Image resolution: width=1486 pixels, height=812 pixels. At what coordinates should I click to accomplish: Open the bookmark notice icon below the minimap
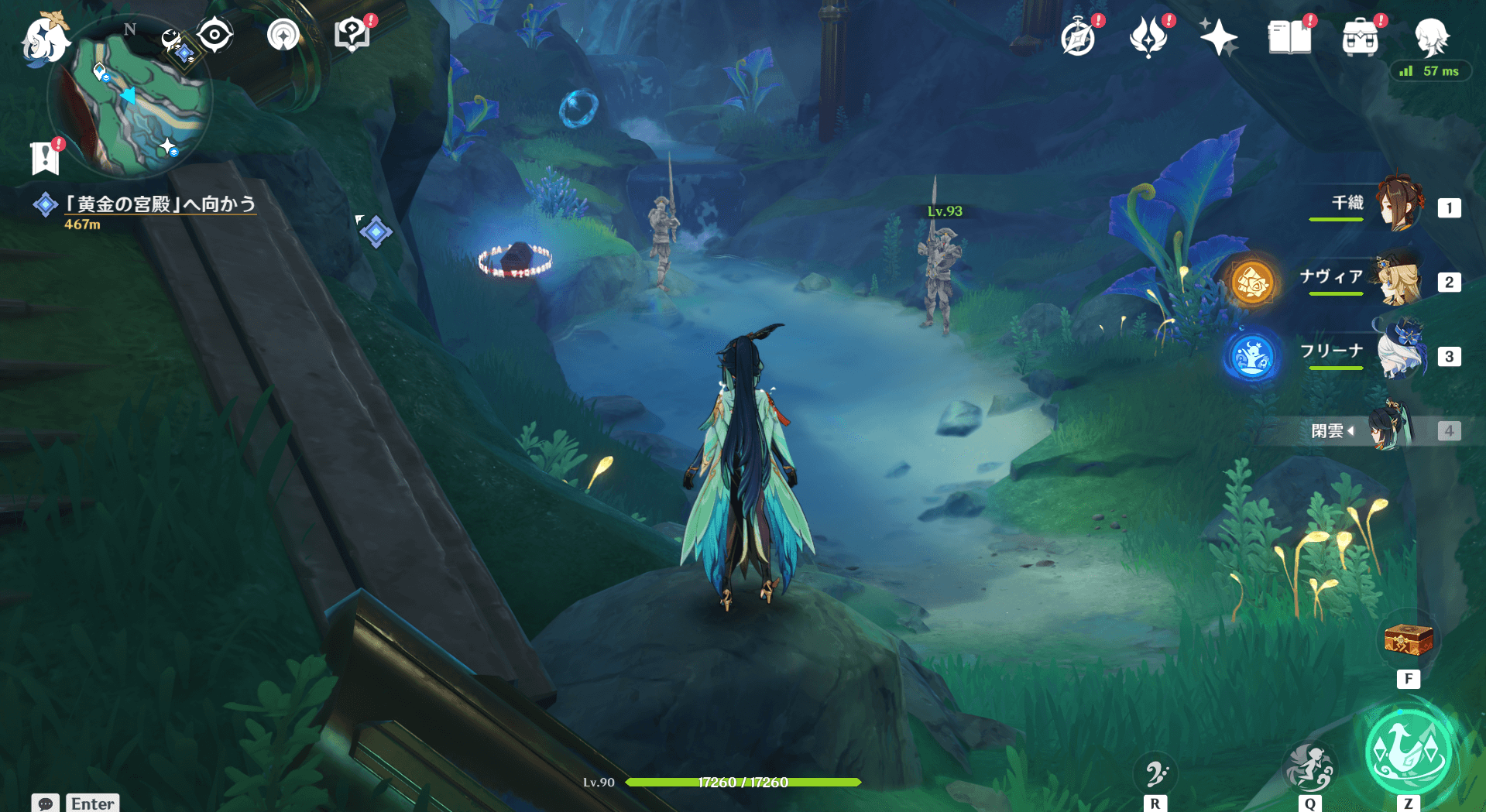pos(46,157)
